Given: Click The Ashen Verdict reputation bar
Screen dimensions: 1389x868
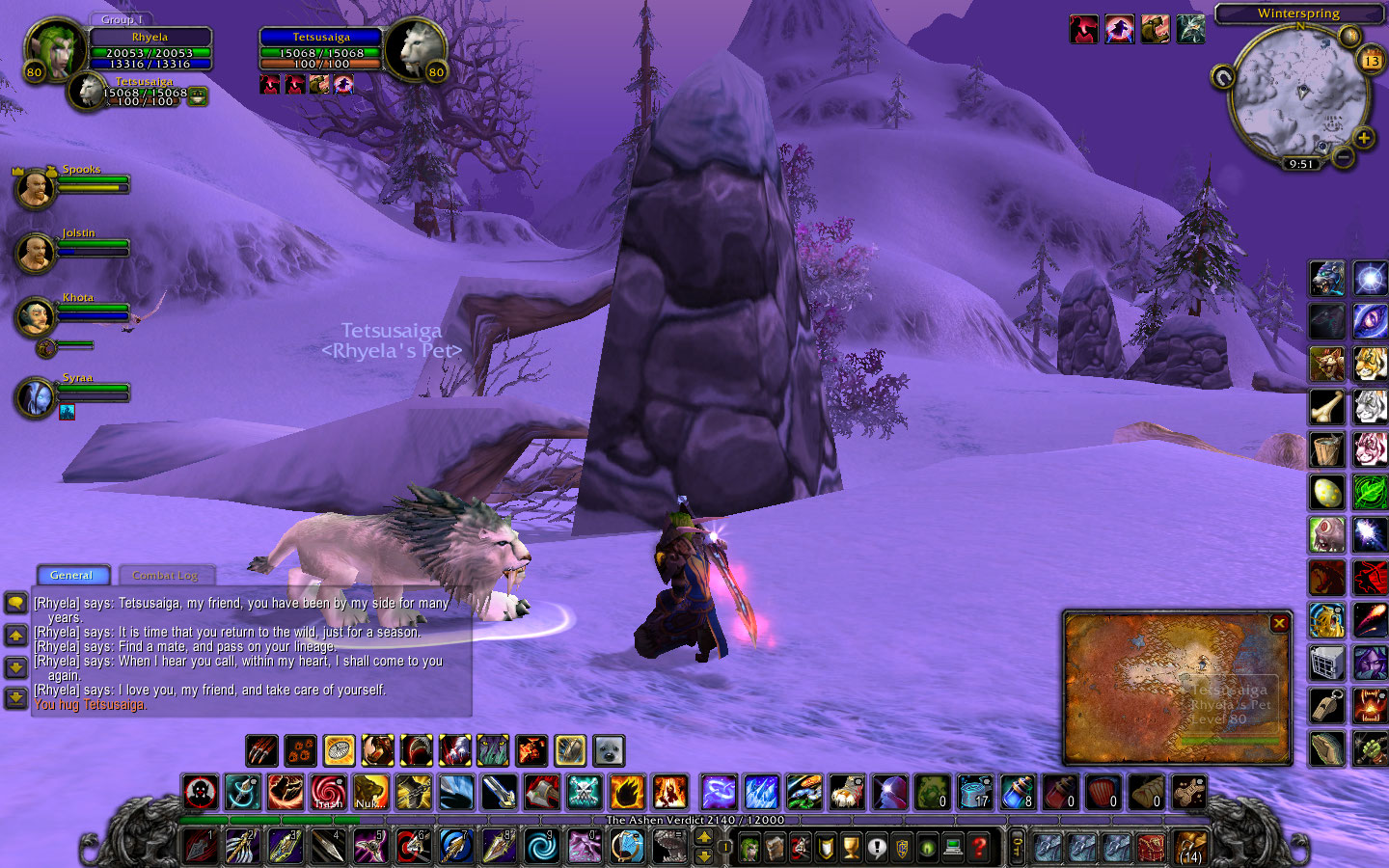Looking at the screenshot, I should pyautogui.click(x=694, y=821).
